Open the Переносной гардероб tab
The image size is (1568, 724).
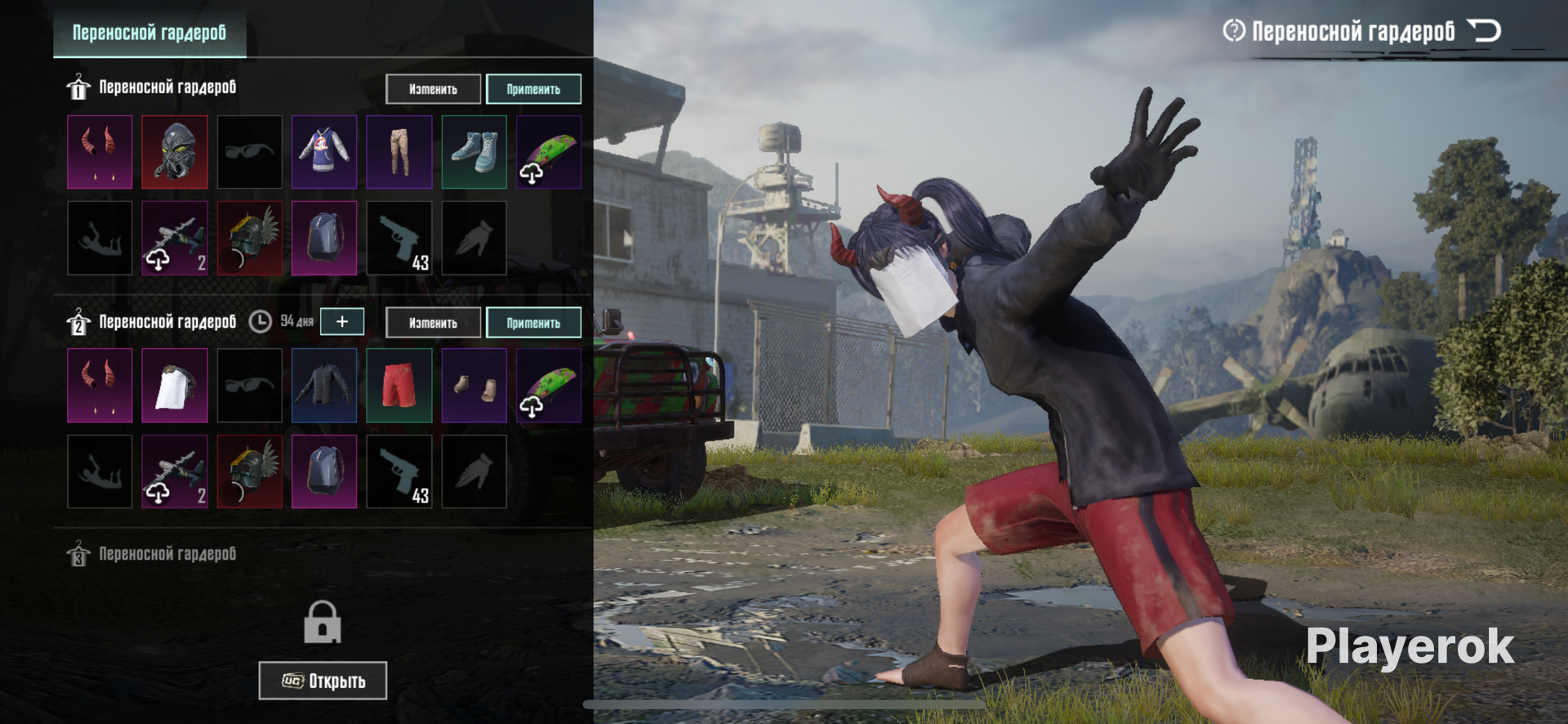coord(149,33)
